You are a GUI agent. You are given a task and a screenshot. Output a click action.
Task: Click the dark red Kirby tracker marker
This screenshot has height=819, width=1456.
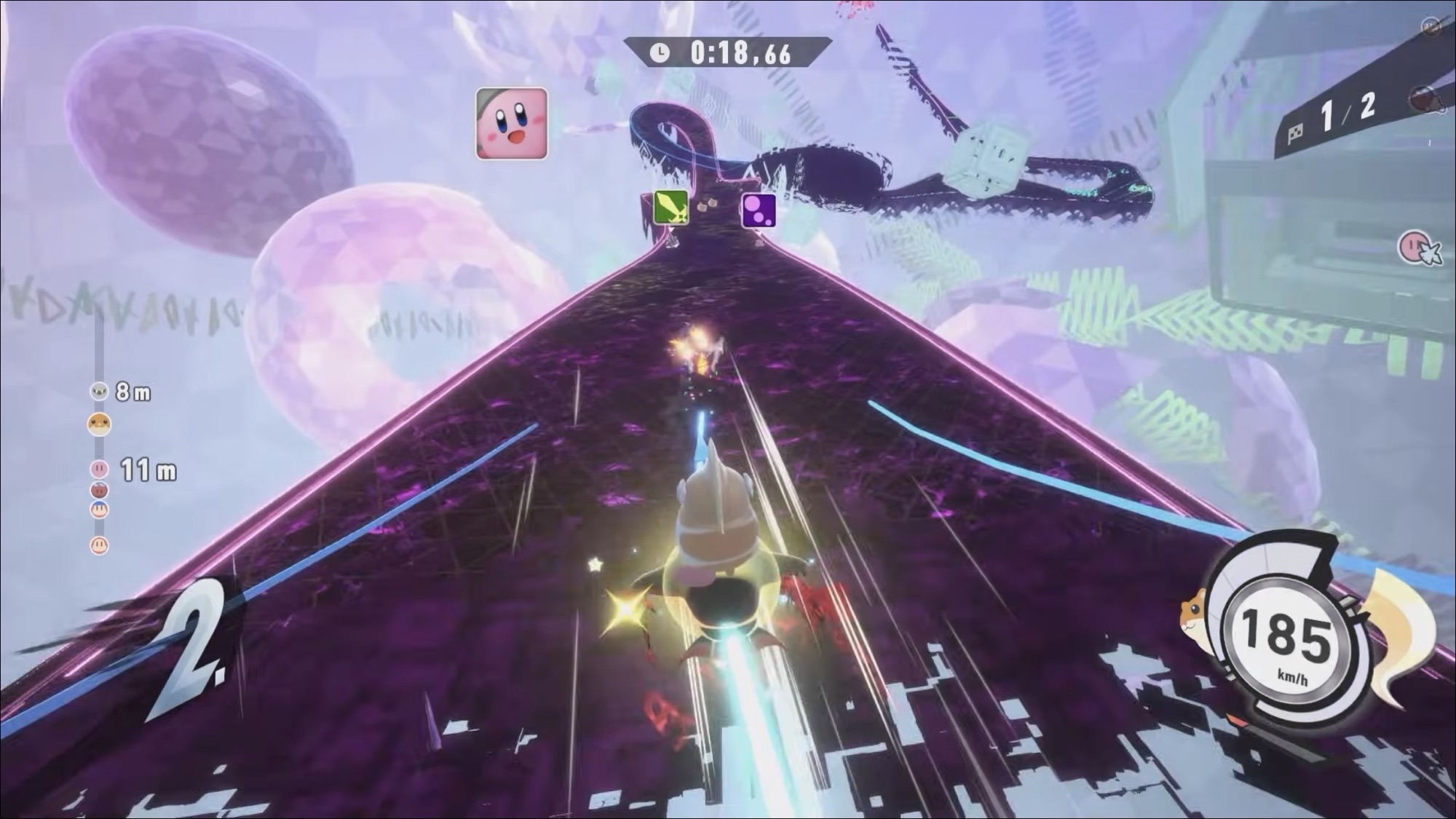pos(99,489)
